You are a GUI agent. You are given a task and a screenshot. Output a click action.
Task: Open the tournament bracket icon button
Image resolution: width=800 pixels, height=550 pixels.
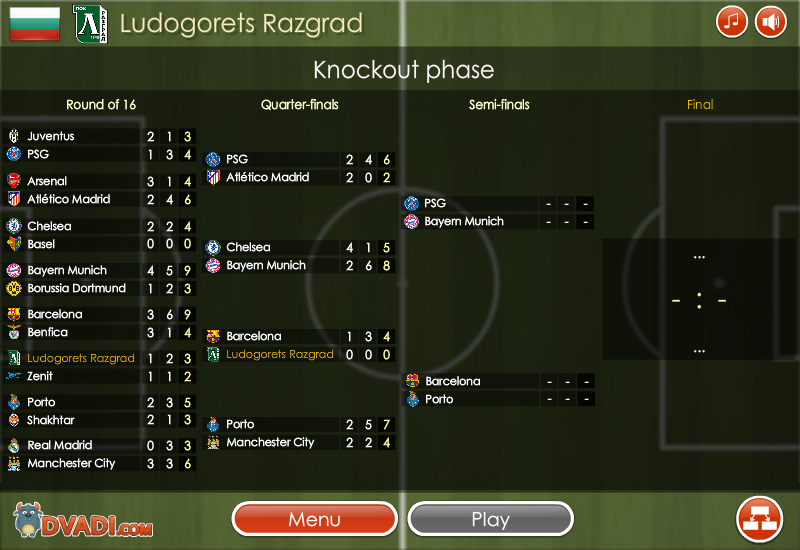(x=759, y=518)
